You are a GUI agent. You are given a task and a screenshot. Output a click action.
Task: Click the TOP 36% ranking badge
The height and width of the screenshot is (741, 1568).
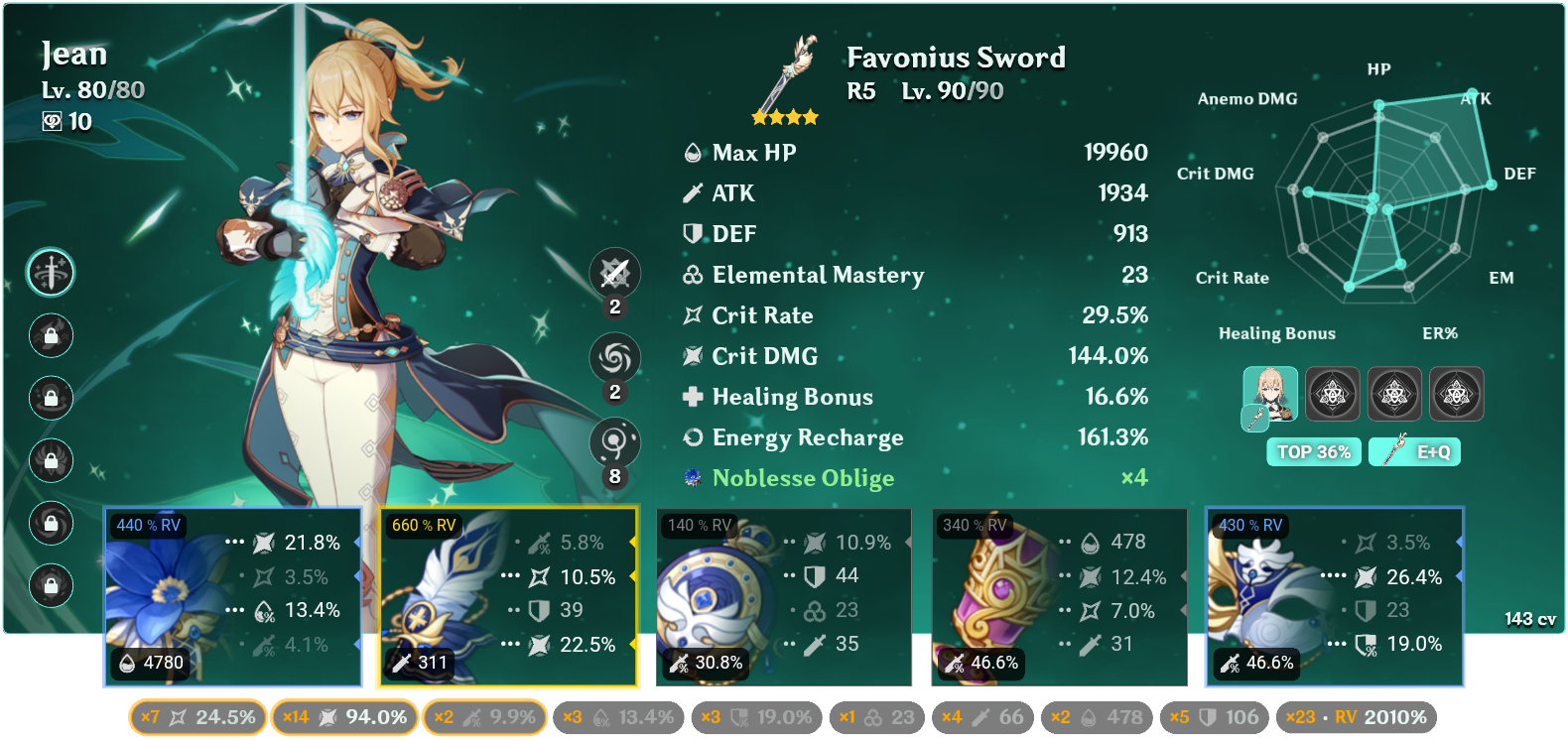(1313, 452)
